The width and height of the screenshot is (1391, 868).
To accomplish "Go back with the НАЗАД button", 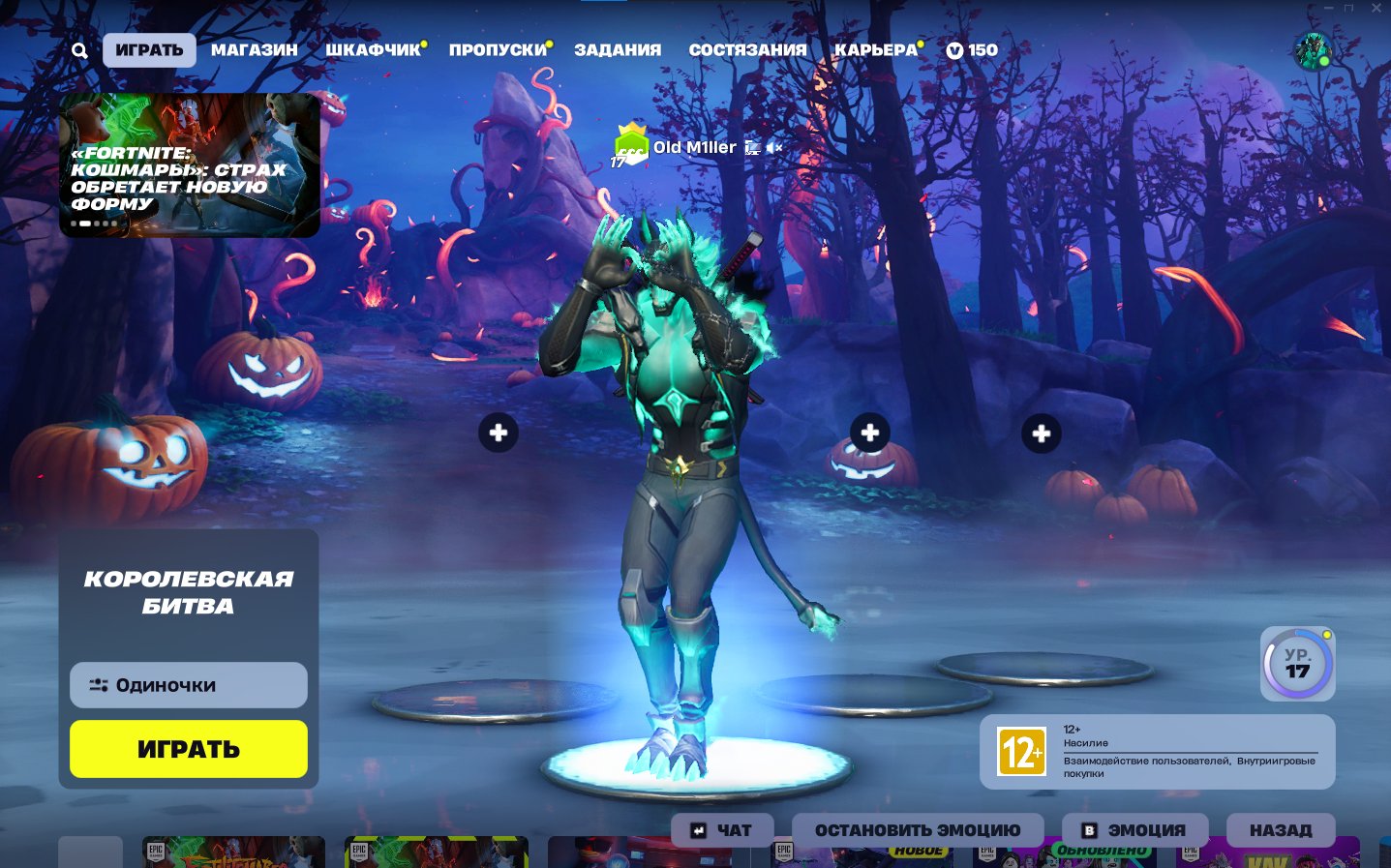I will click(1280, 830).
